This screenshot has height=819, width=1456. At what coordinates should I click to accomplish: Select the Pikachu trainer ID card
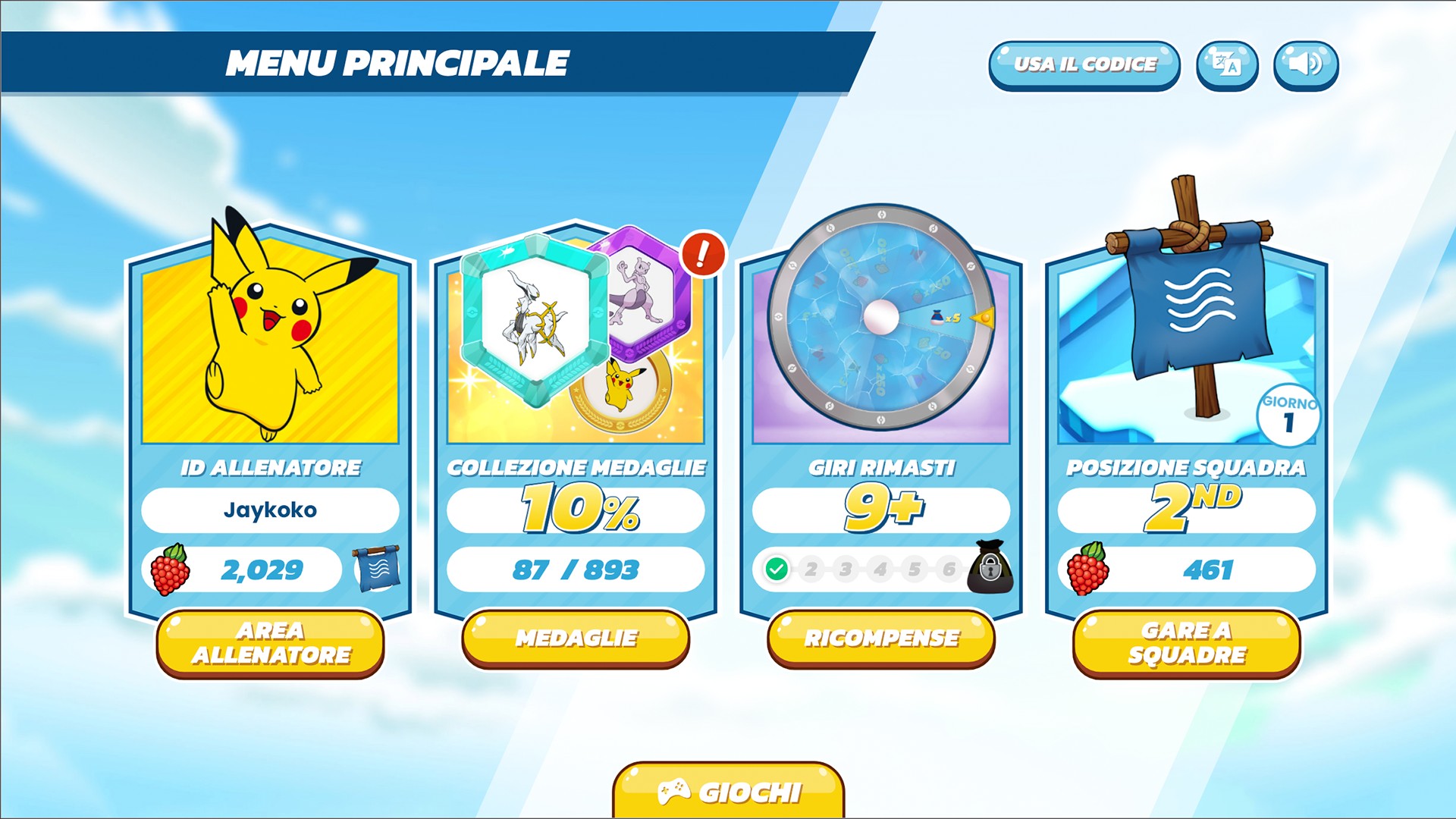tap(270, 334)
